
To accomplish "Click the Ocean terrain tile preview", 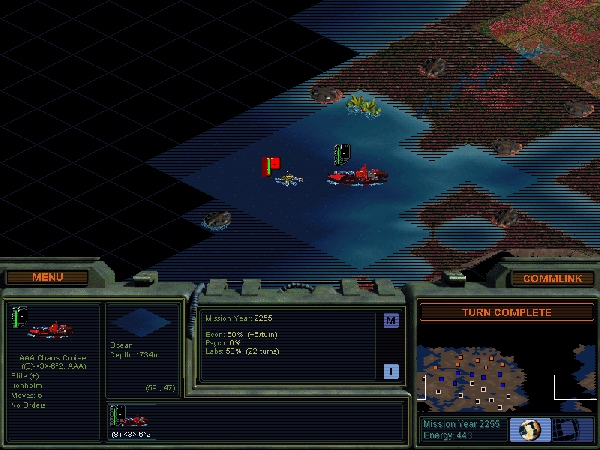I will [142, 322].
